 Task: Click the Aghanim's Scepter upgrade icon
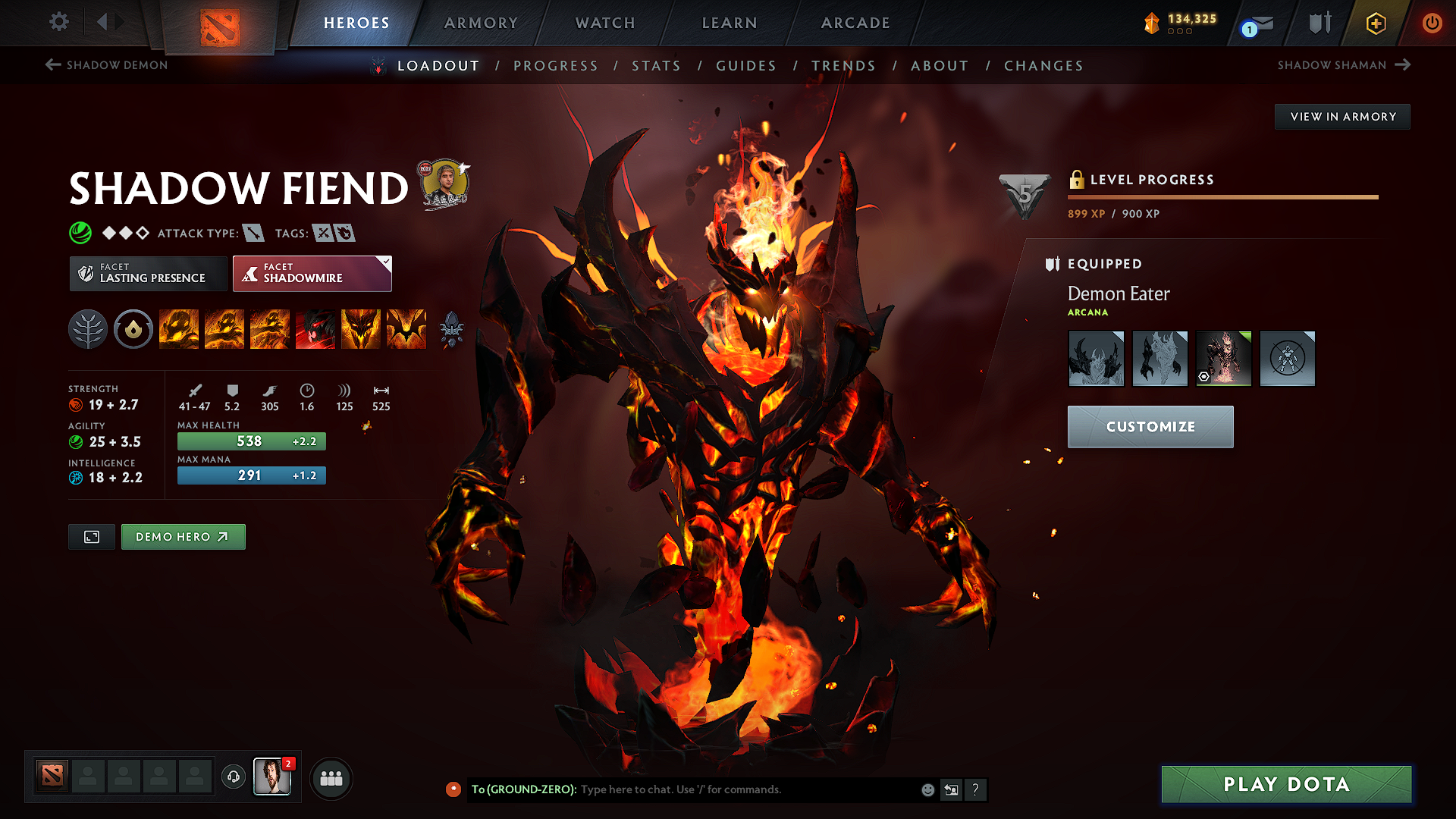(452, 329)
